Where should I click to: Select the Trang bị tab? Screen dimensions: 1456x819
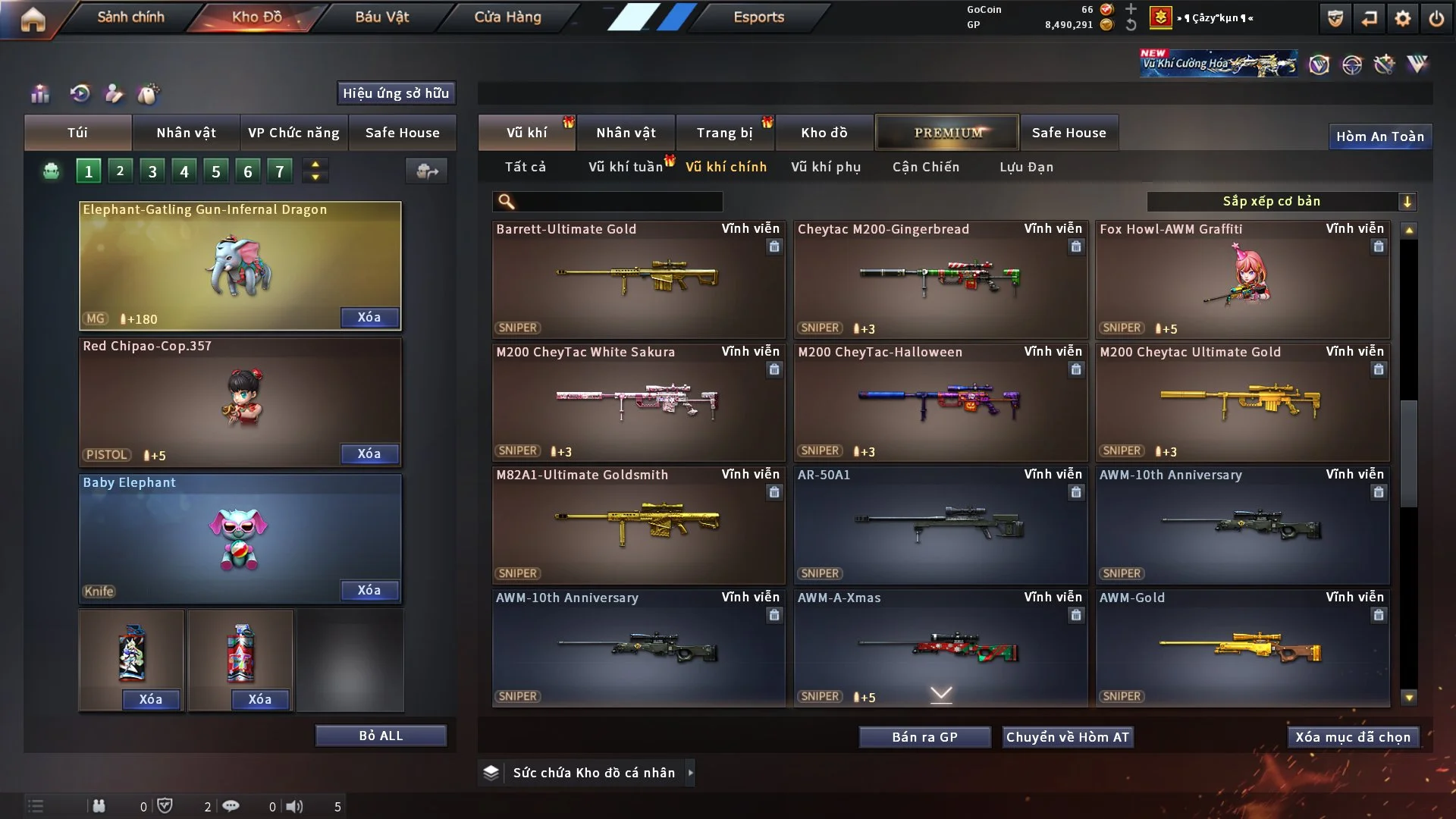(724, 133)
